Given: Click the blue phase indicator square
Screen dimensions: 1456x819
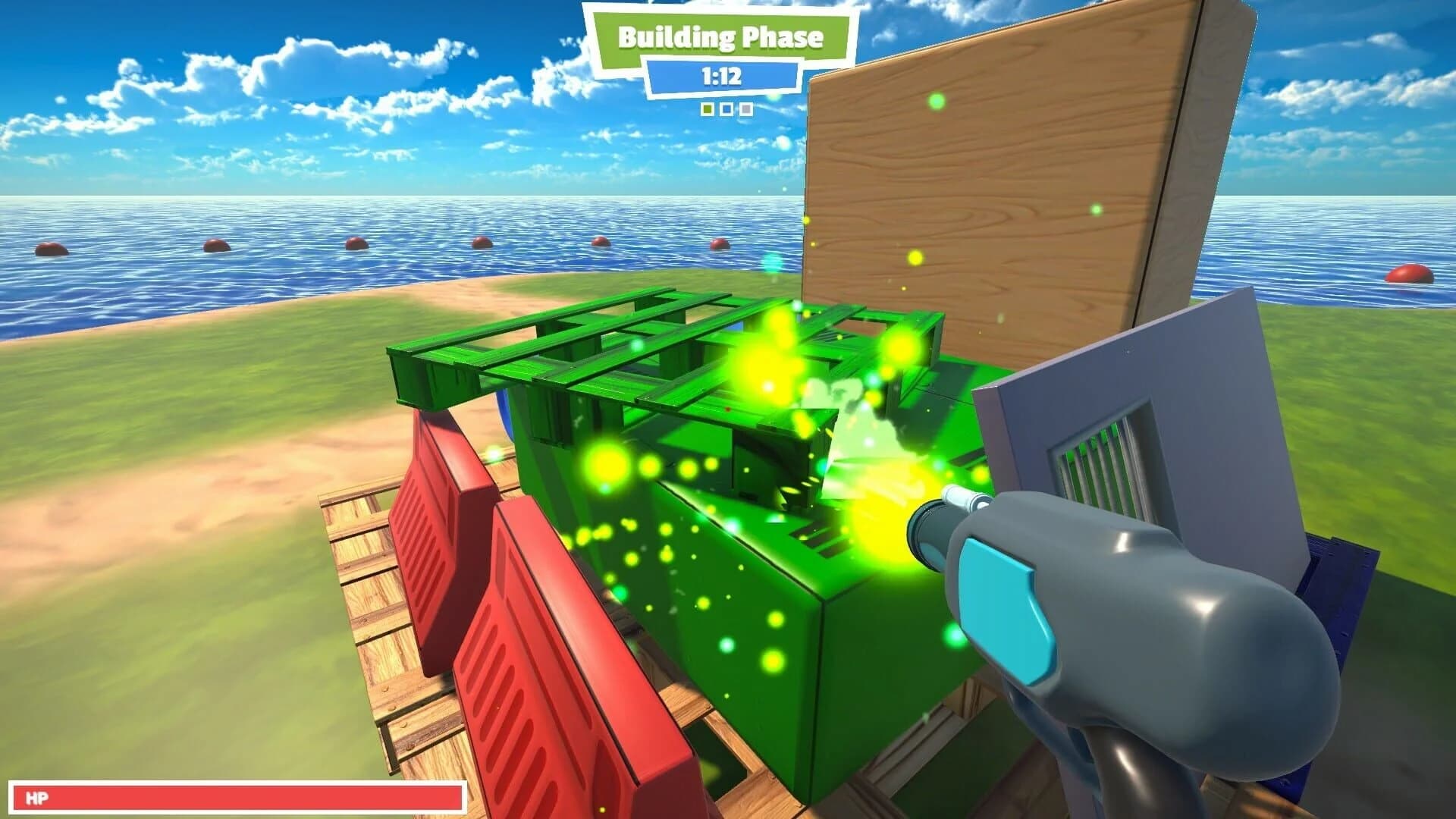Looking at the screenshot, I should pos(726,110).
